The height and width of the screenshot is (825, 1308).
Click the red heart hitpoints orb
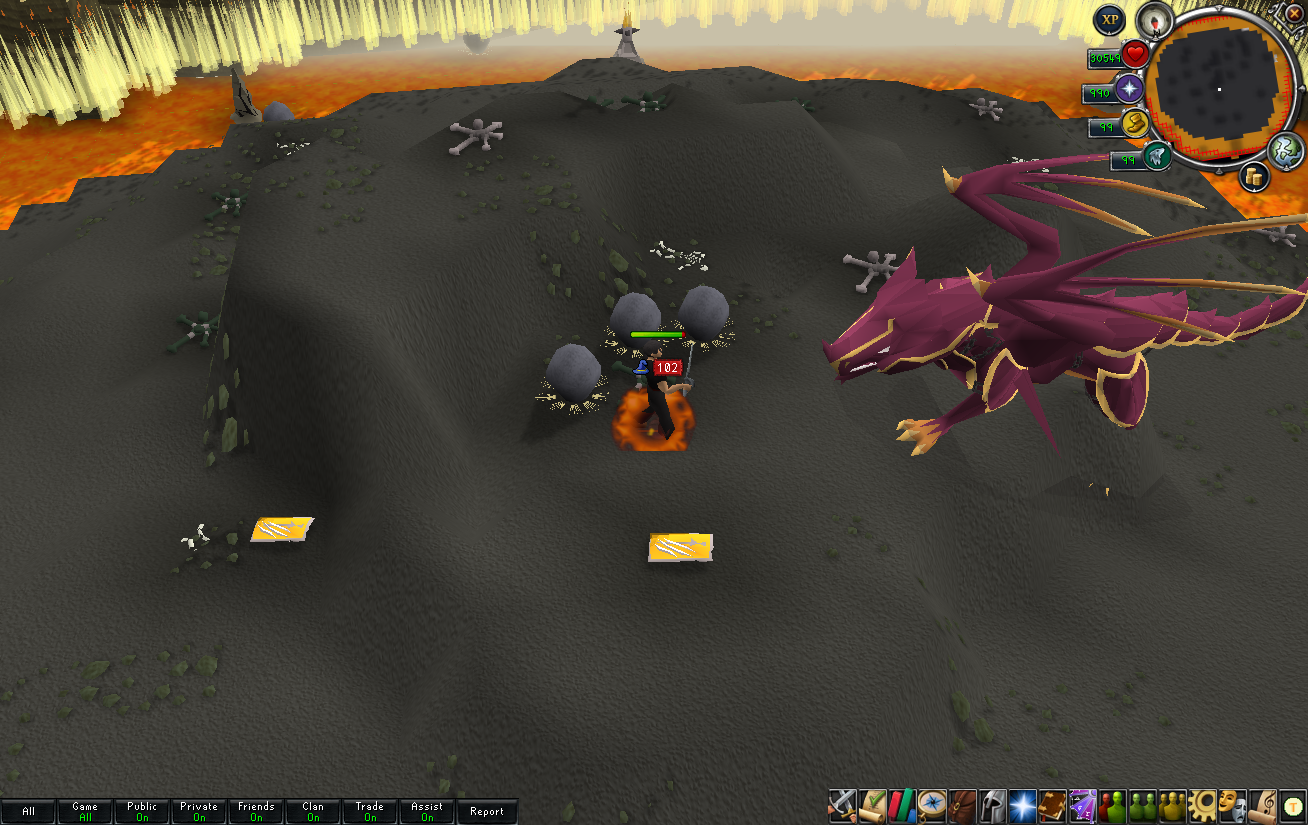click(x=1134, y=55)
